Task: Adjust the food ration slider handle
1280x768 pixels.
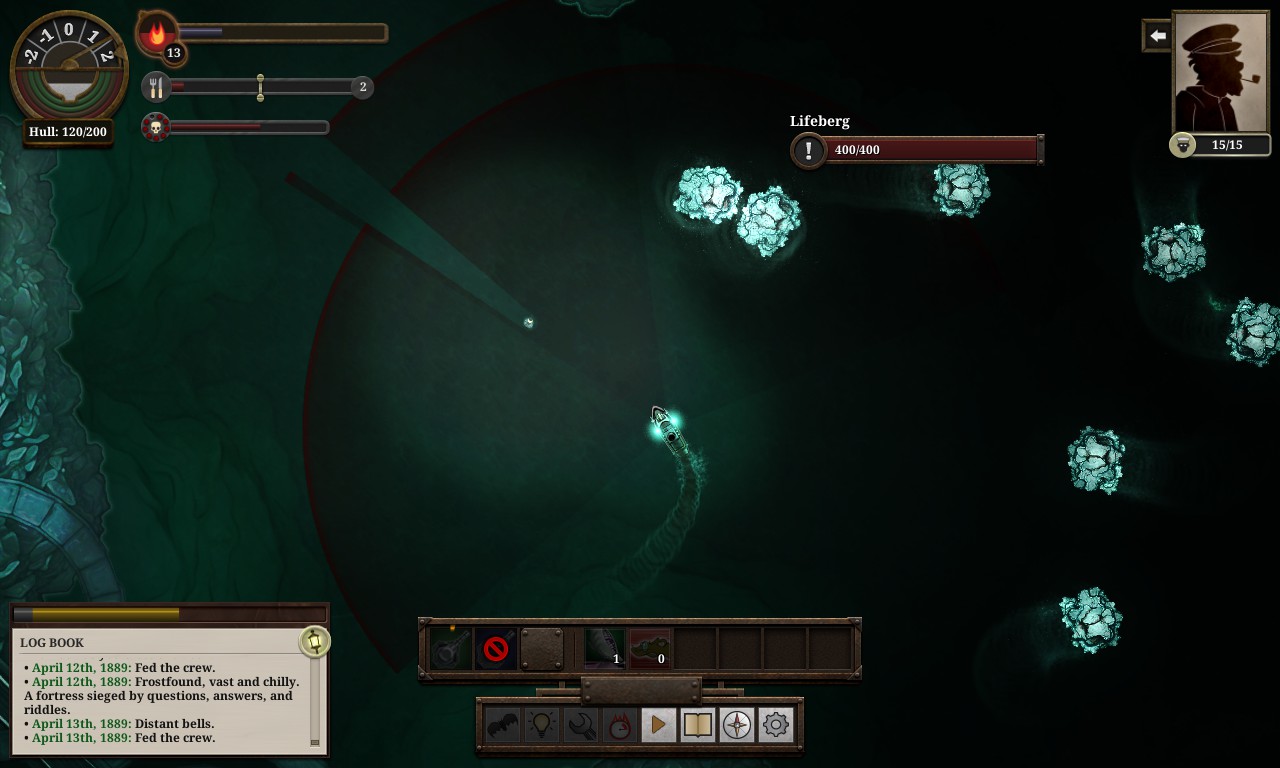Action: (262, 87)
